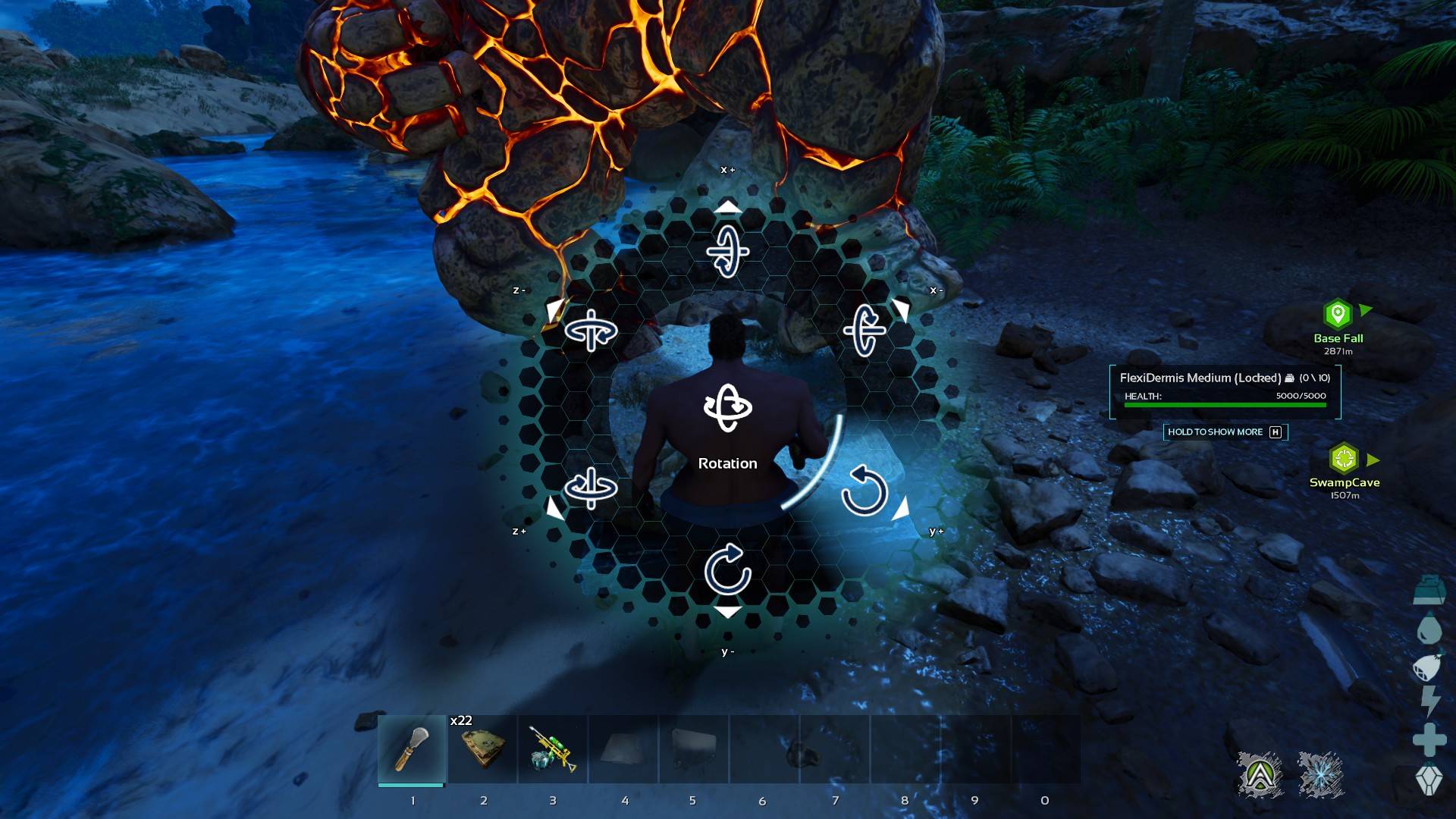Click the water droplet status icon
Image resolution: width=1456 pixels, height=819 pixels.
[x=1429, y=629]
